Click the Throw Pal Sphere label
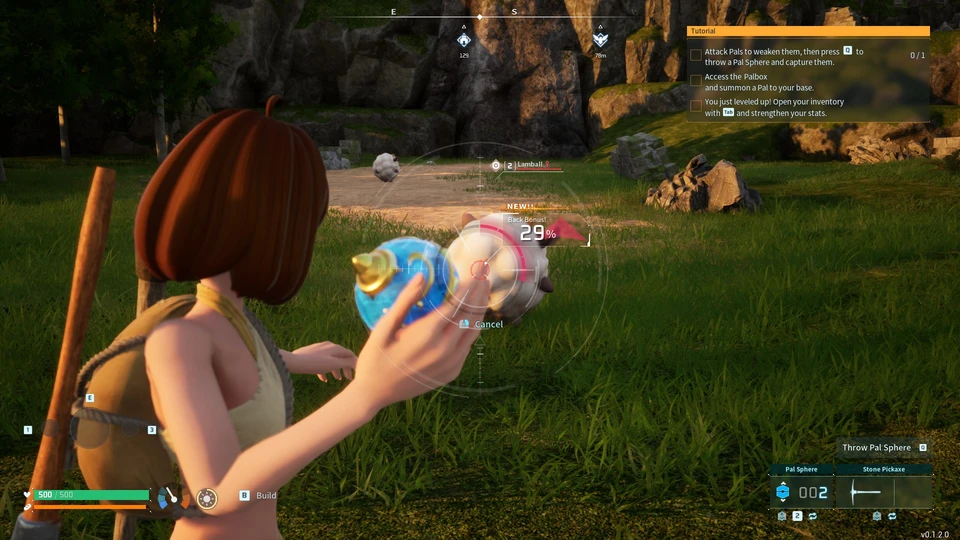 tap(876, 448)
